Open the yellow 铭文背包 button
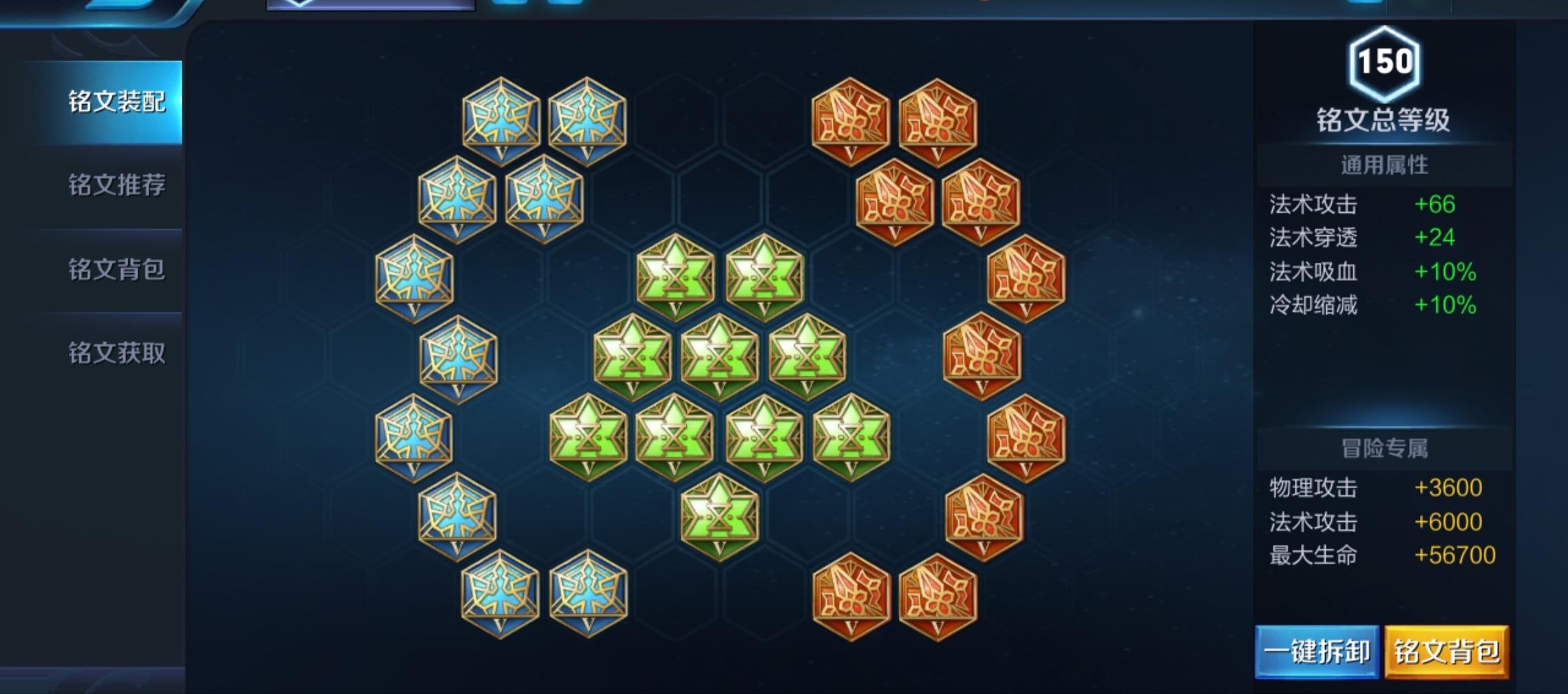 1446,651
